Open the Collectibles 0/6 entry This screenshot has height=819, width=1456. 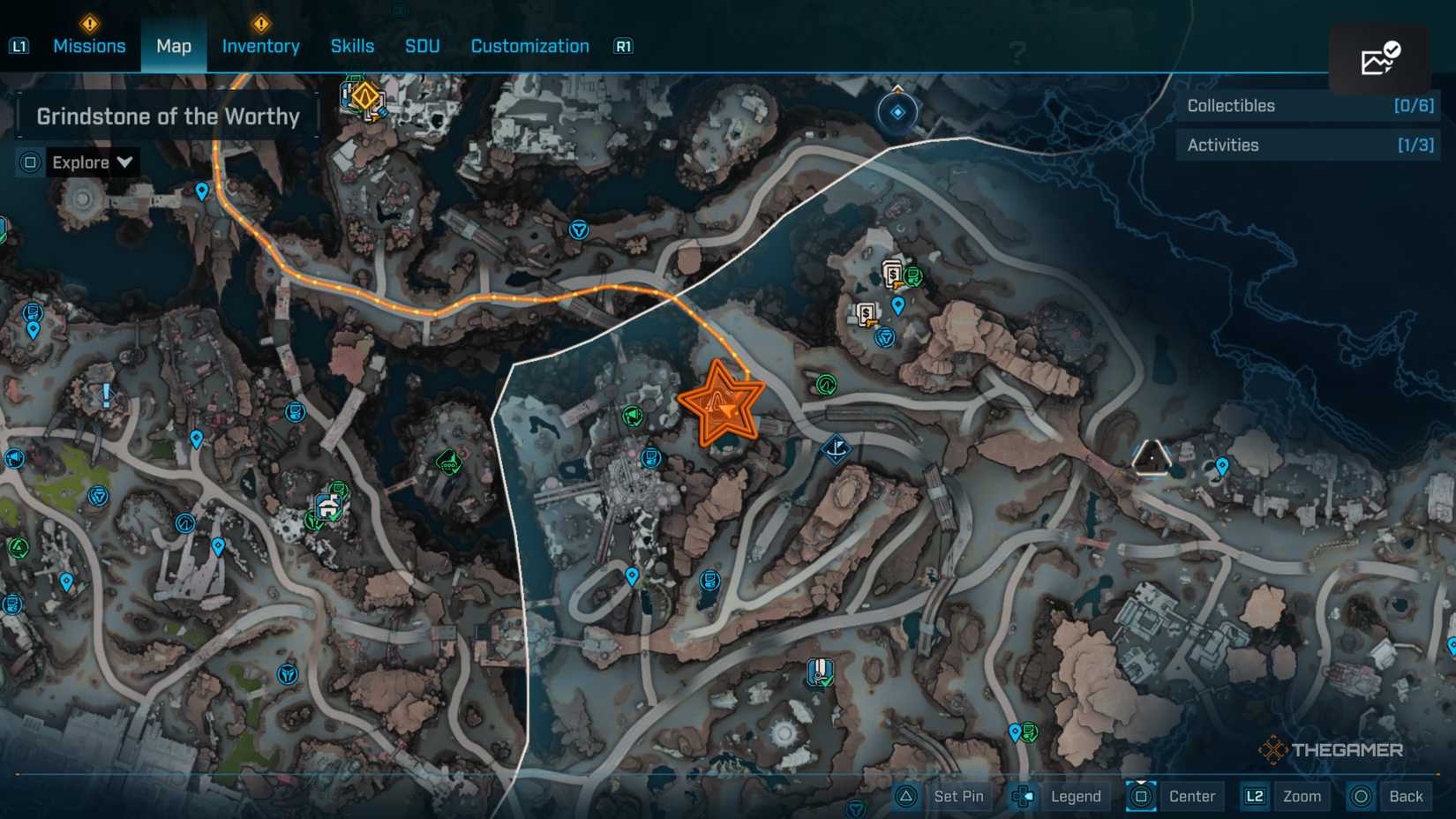1307,106
